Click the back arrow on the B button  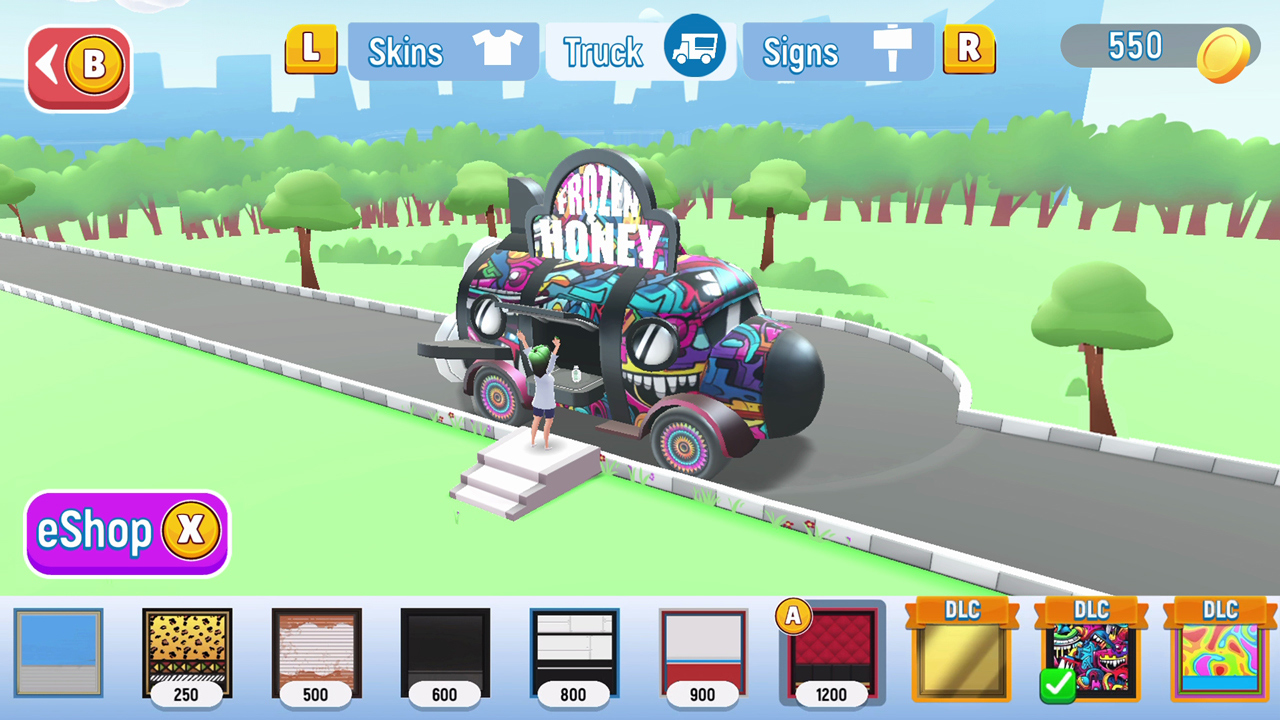(48, 62)
